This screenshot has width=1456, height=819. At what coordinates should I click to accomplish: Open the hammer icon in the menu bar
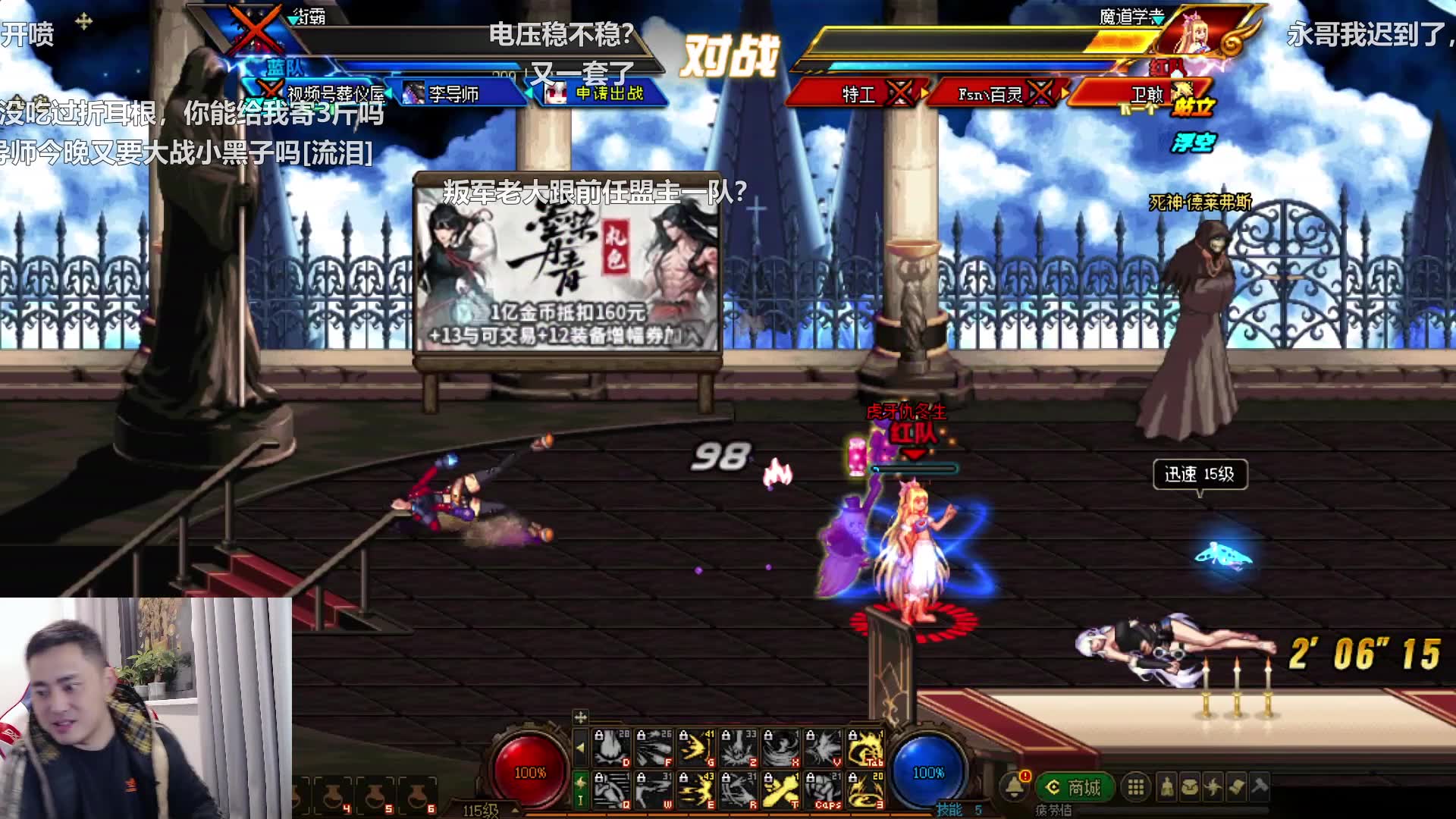pos(1260,787)
